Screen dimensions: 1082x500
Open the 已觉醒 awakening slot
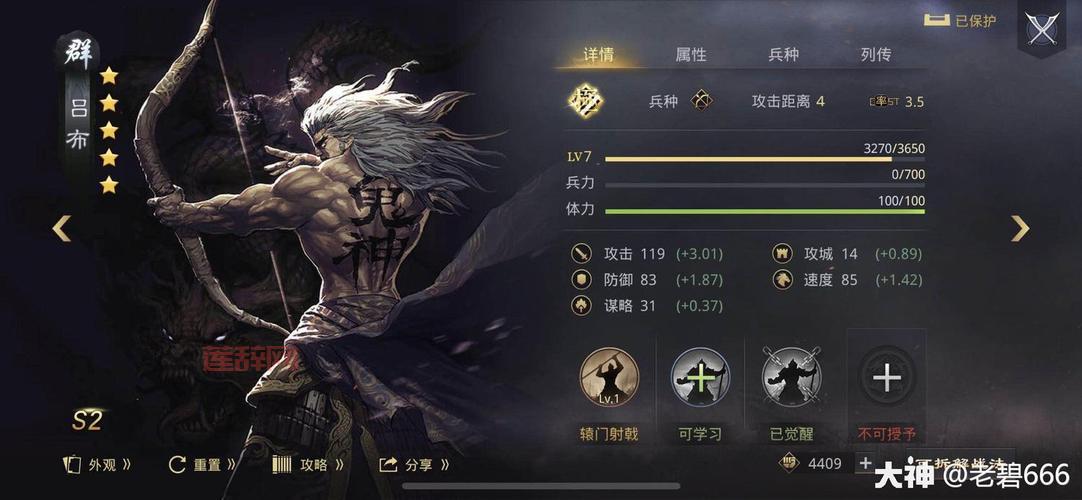(x=792, y=378)
